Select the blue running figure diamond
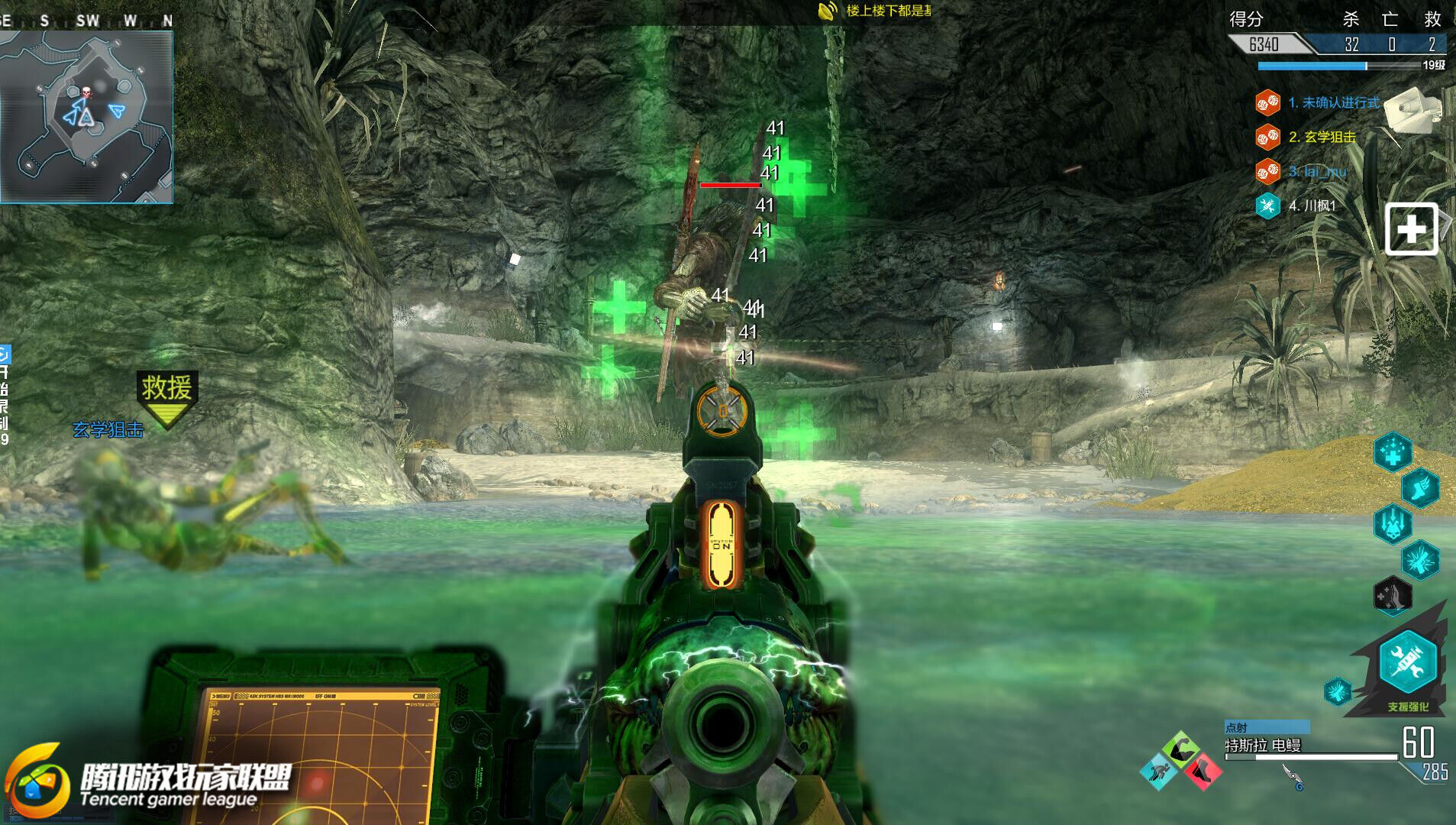1456x825 pixels. [x=1159, y=772]
